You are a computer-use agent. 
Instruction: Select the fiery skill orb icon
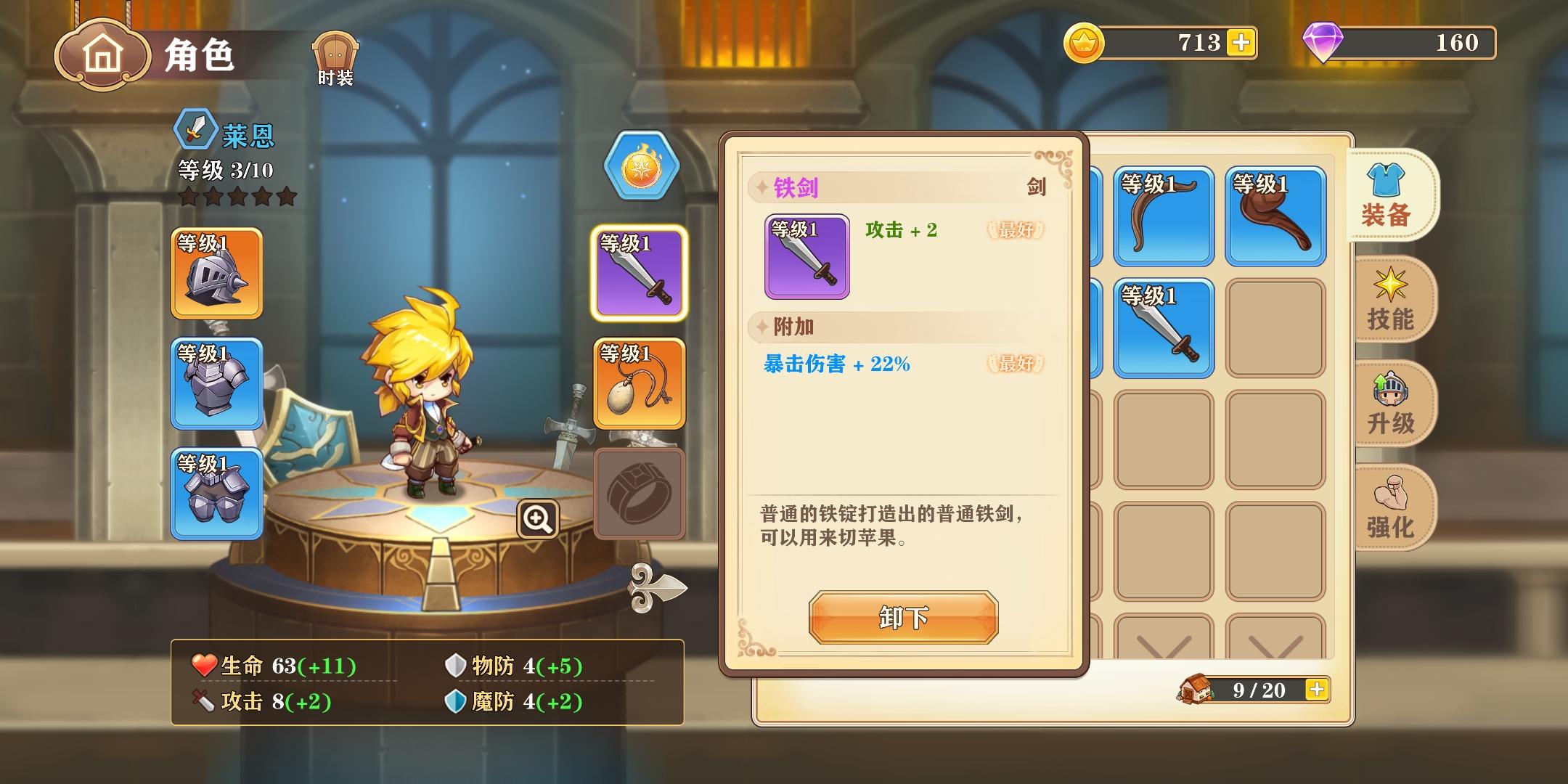tap(639, 166)
